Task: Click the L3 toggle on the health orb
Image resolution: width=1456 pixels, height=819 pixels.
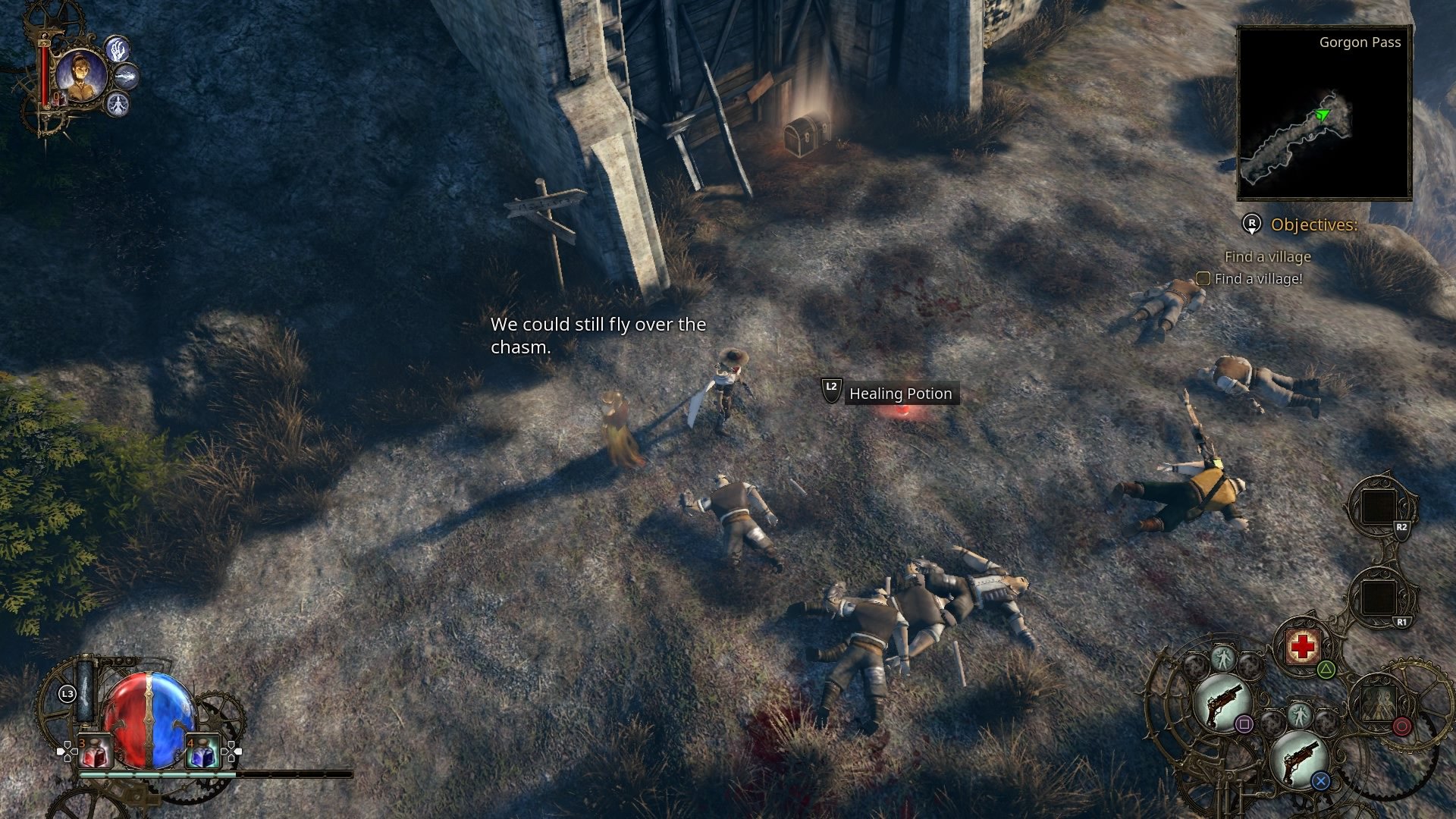Action: coord(67,693)
